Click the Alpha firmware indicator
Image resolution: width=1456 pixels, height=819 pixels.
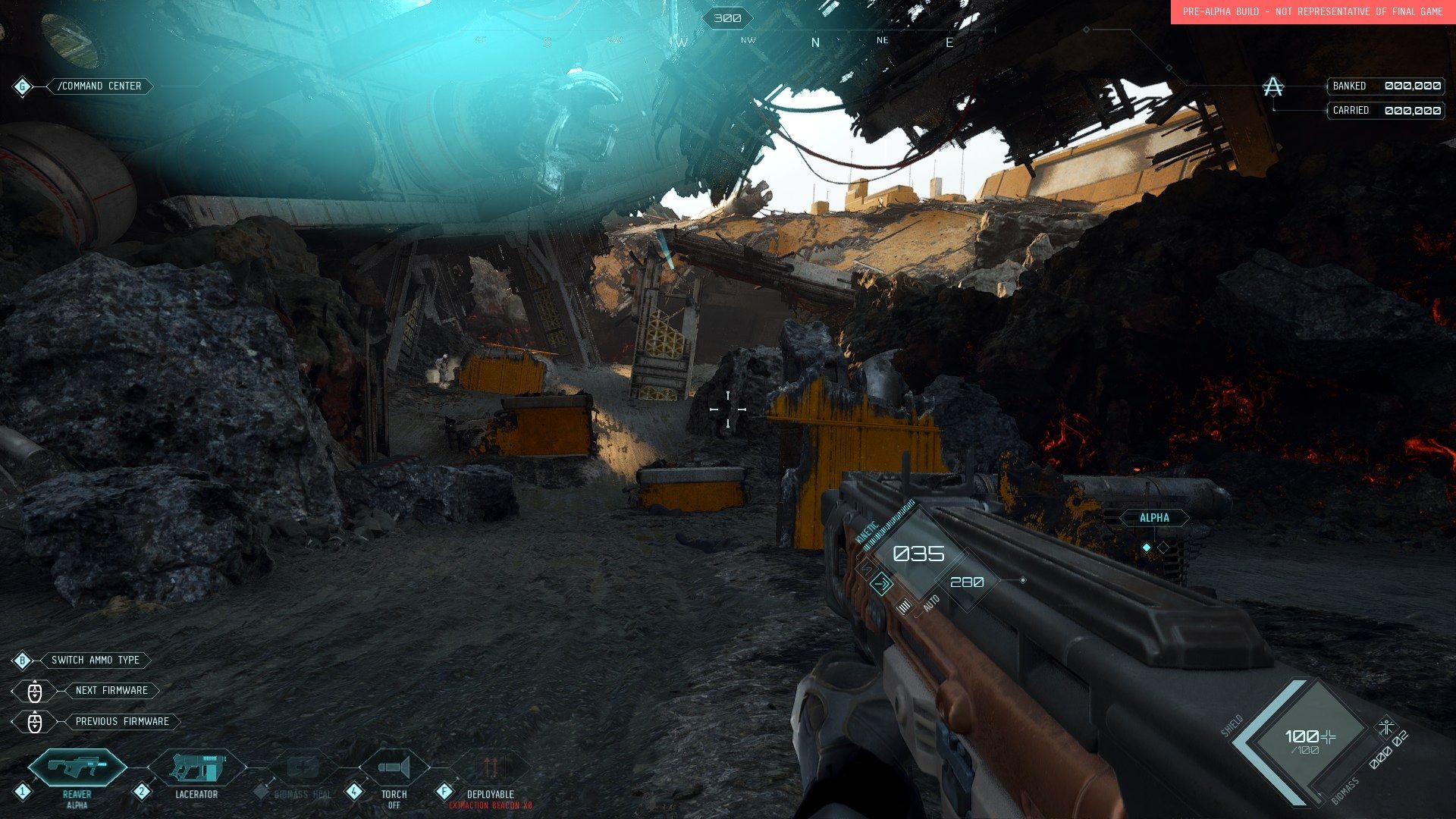coord(1154,518)
